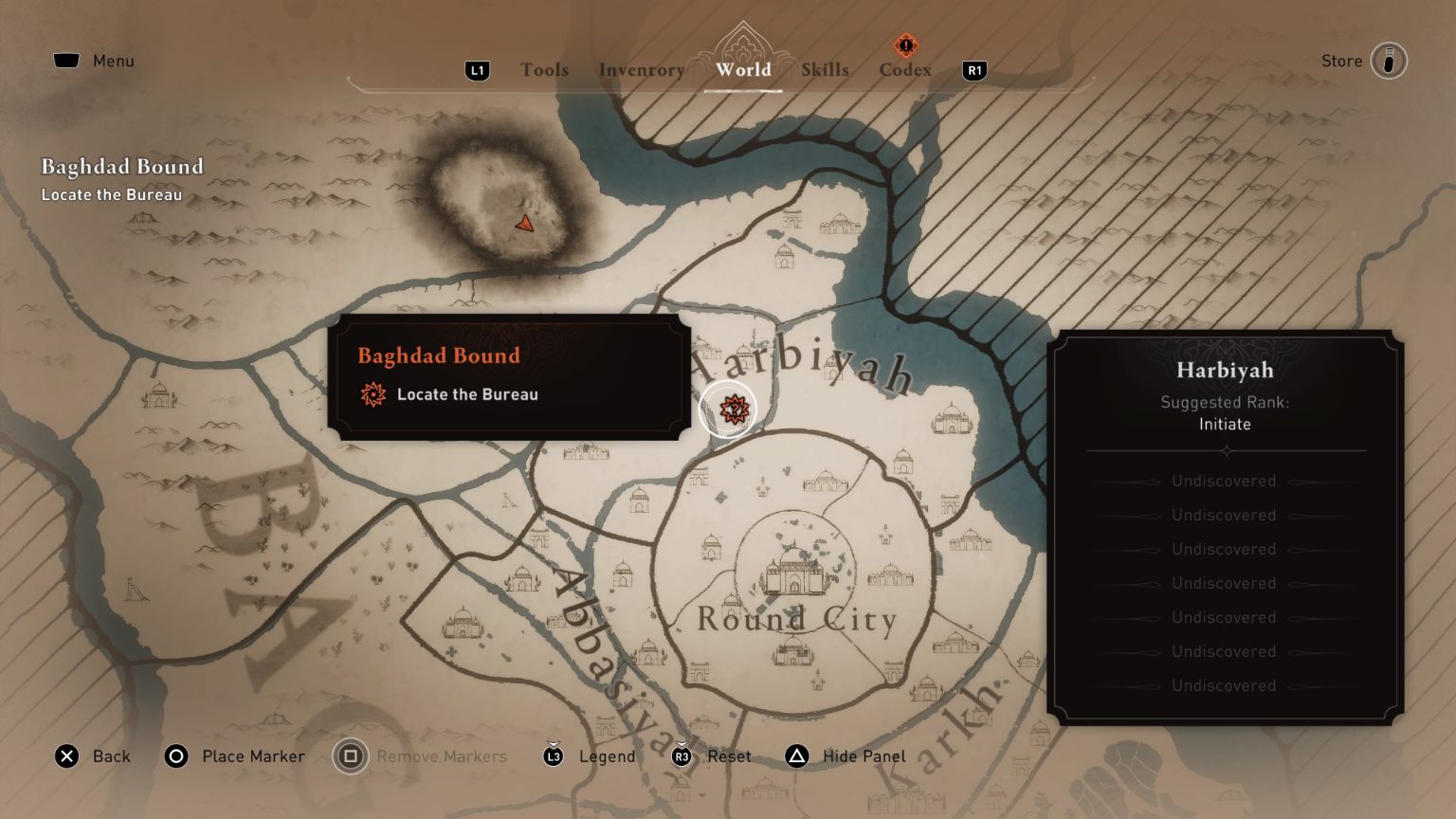This screenshot has width=1456, height=819.
Task: Expand the last Undiscovered Harbiyah entry
Action: tap(1223, 685)
